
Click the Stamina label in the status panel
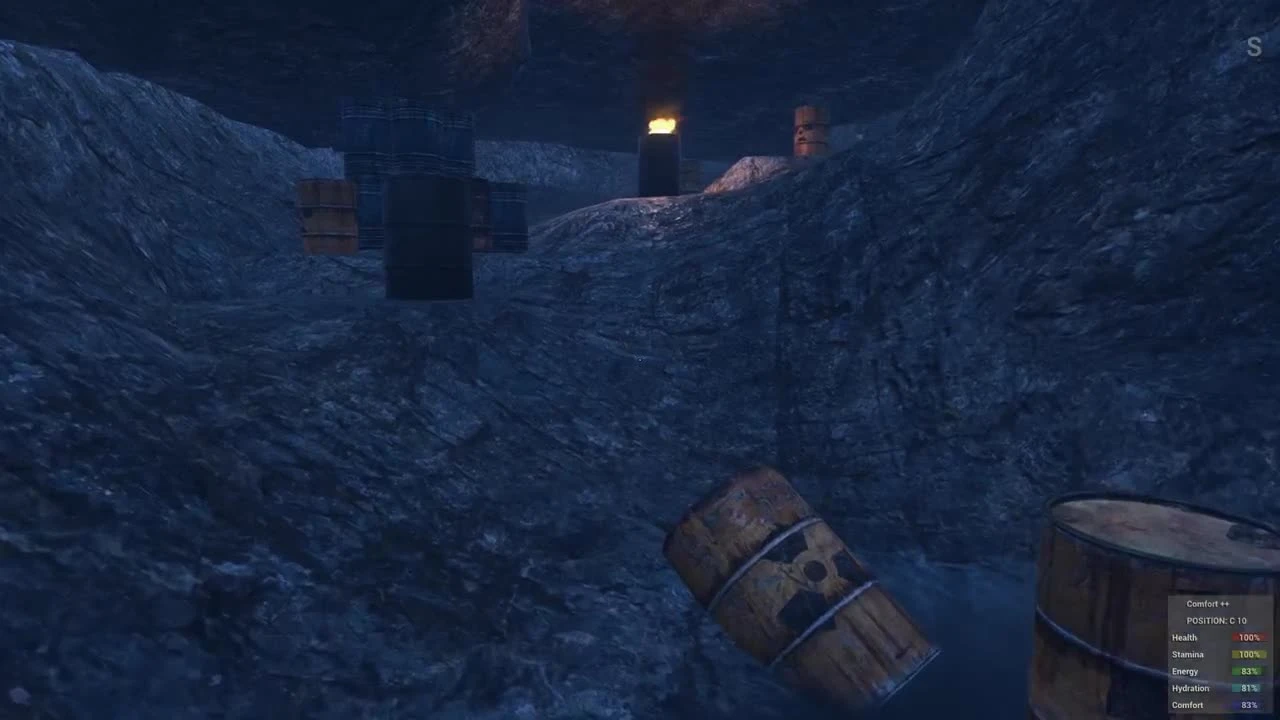[1187, 654]
